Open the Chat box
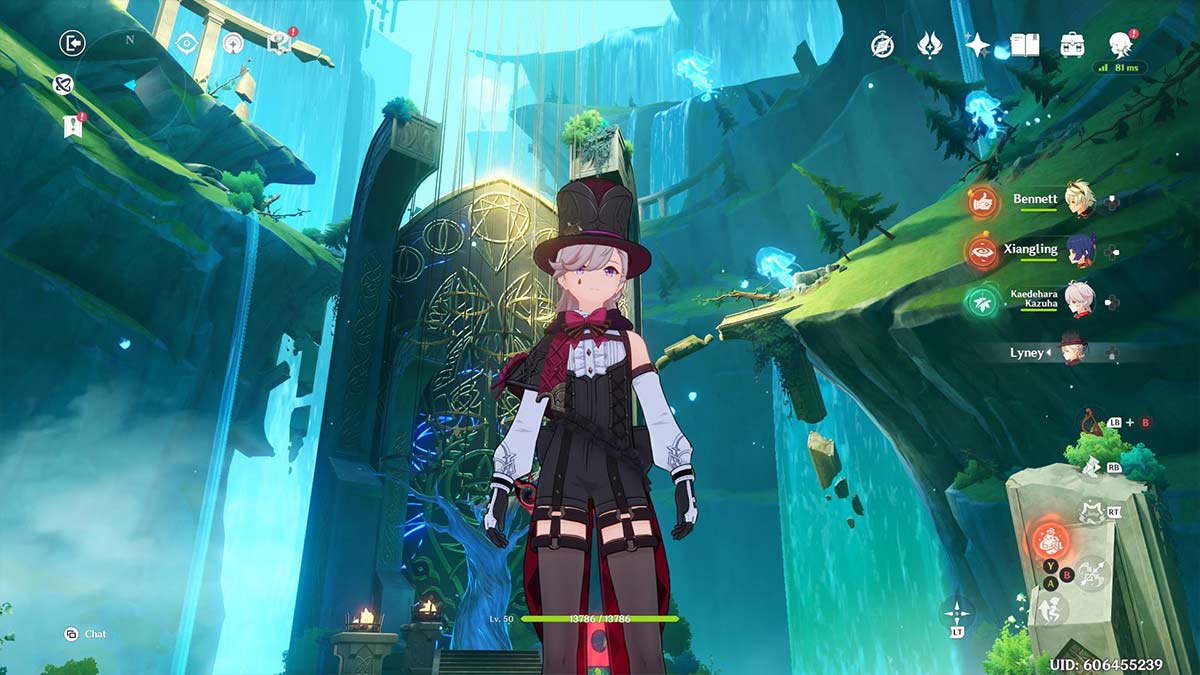The height and width of the screenshot is (675, 1200). 86,634
